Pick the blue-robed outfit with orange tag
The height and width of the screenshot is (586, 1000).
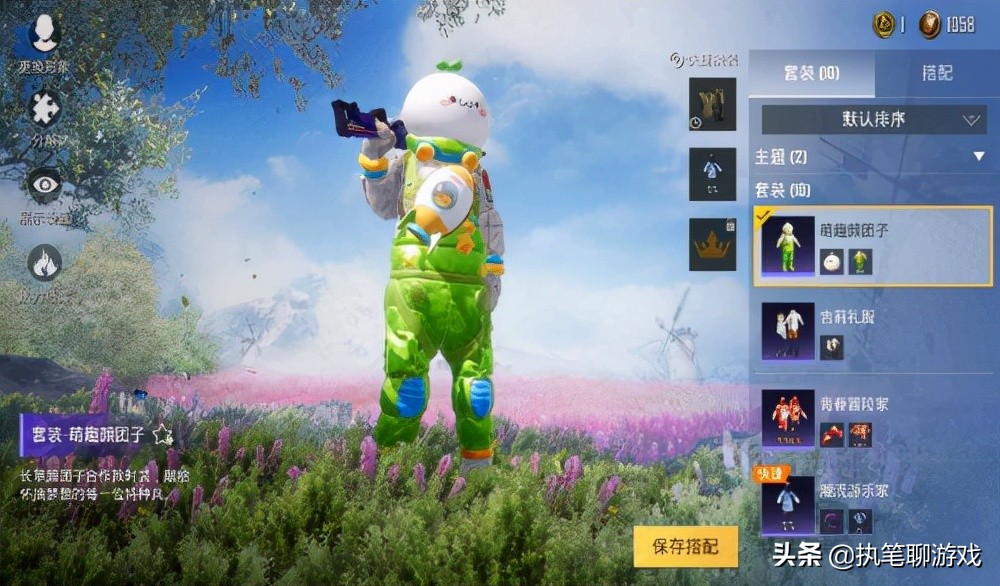(x=858, y=502)
